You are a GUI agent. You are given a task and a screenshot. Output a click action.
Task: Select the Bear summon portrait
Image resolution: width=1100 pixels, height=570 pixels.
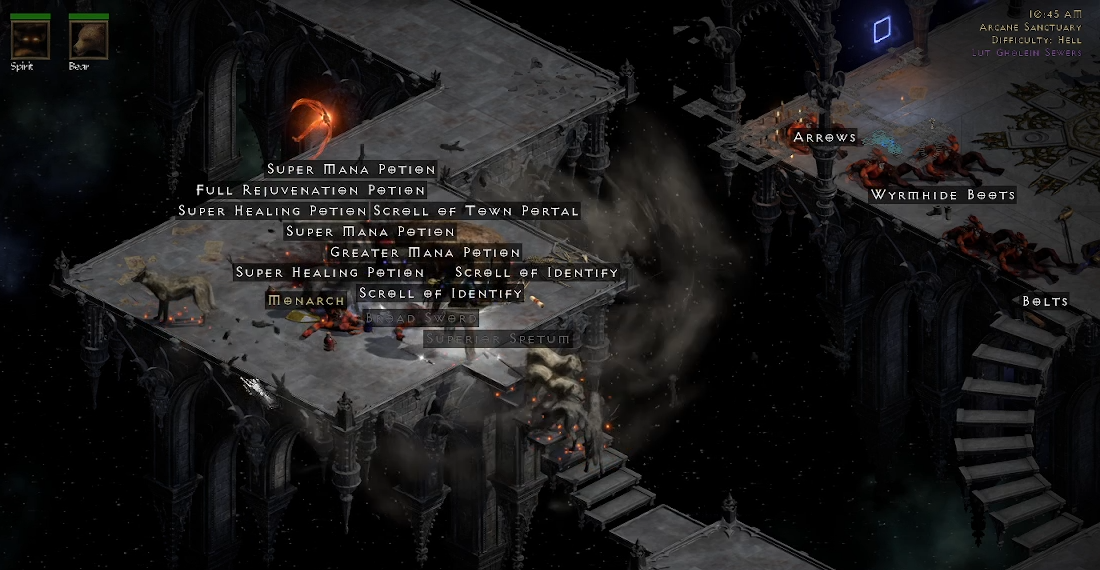tap(88, 40)
